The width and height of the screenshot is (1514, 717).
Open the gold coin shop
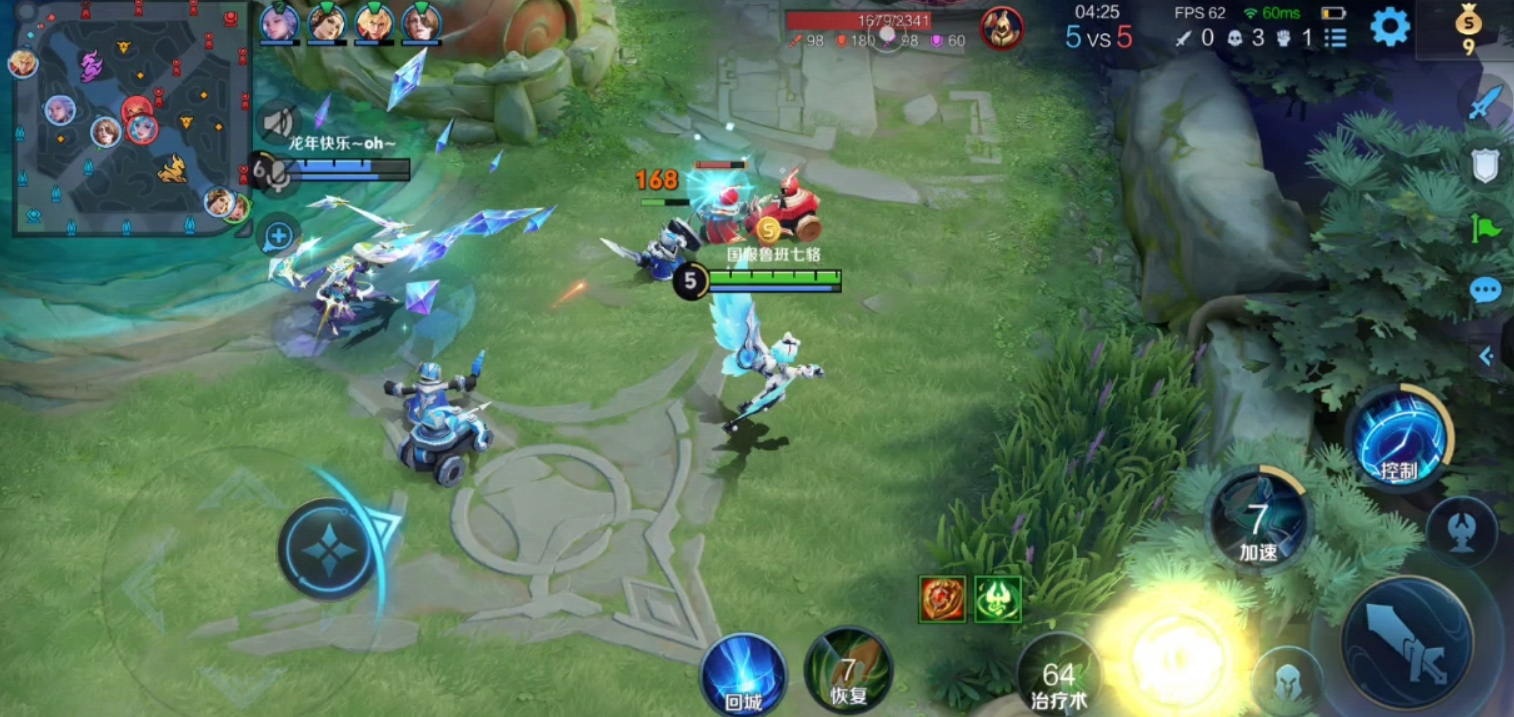1468,30
